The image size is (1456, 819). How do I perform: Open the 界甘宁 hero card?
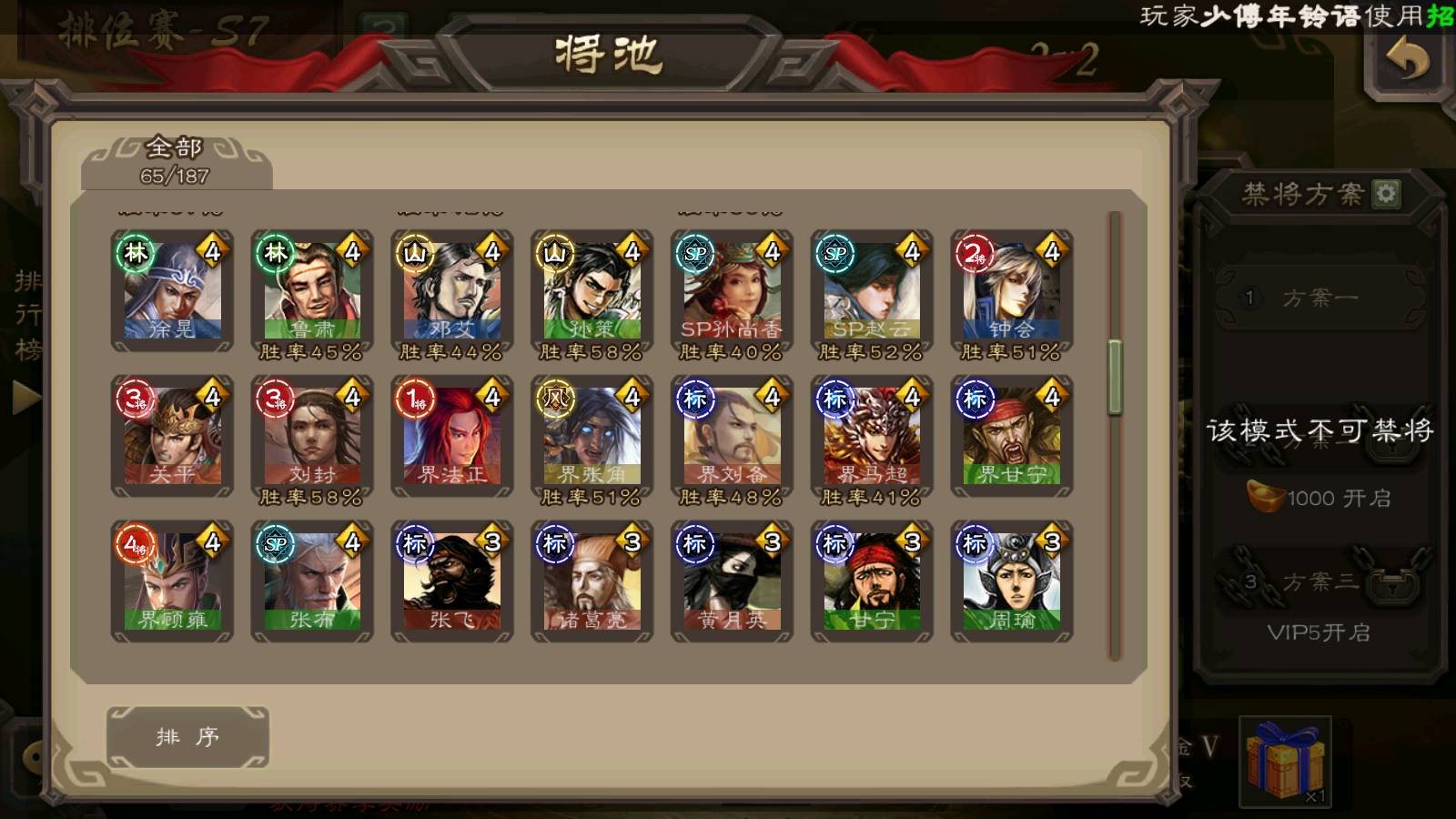click(x=1012, y=437)
